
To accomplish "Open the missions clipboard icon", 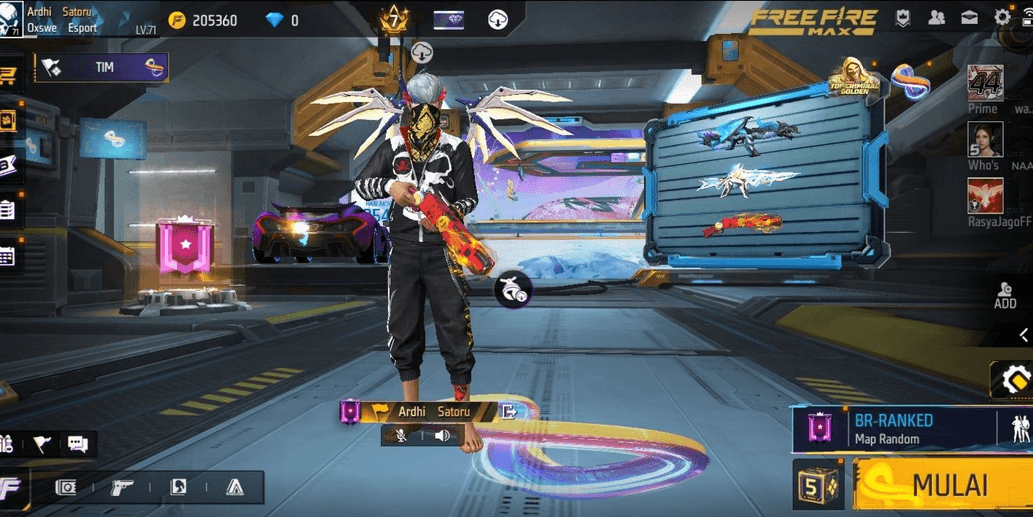I will coord(7,210).
